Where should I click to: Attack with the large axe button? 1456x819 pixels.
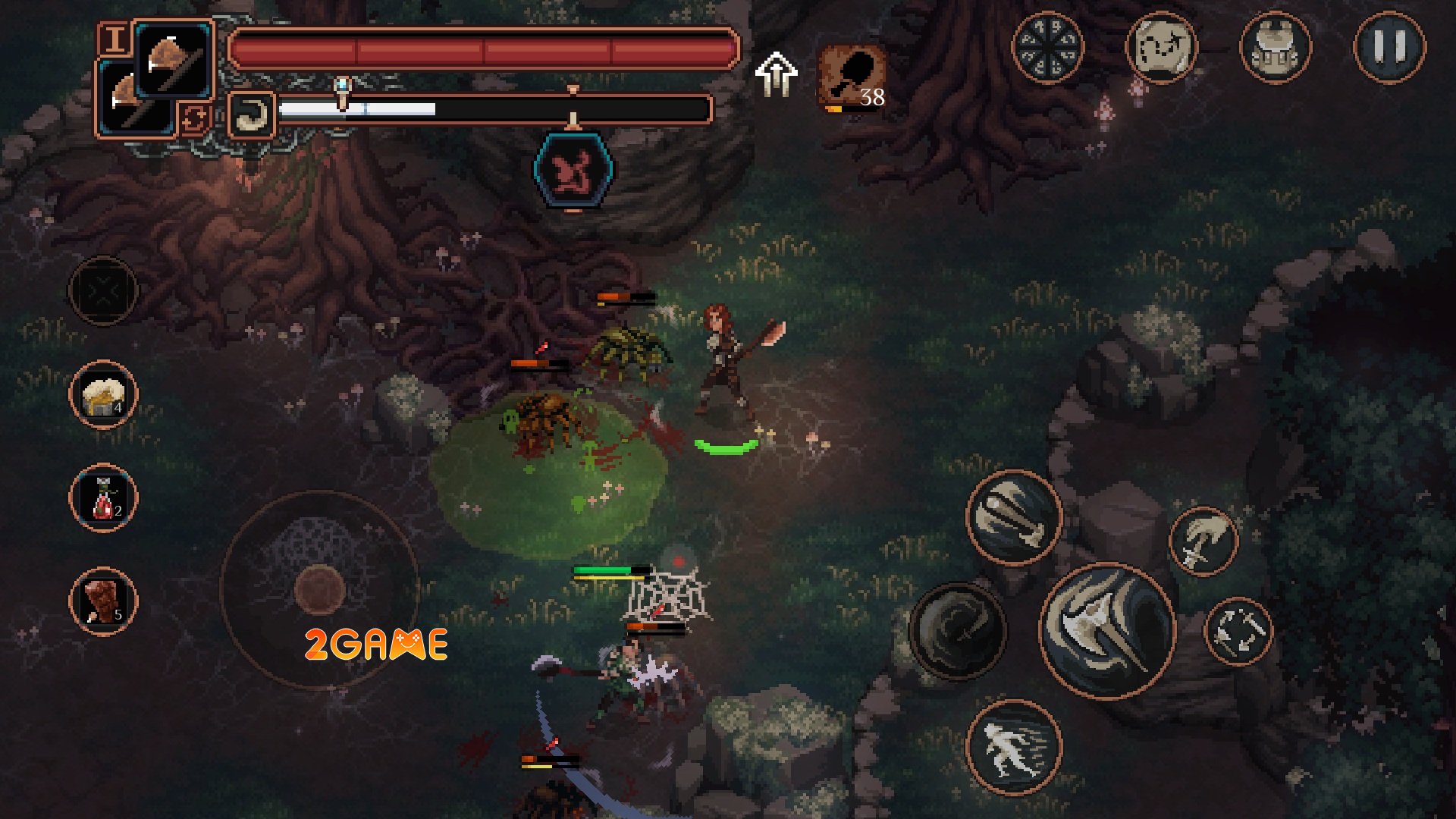tap(1107, 630)
